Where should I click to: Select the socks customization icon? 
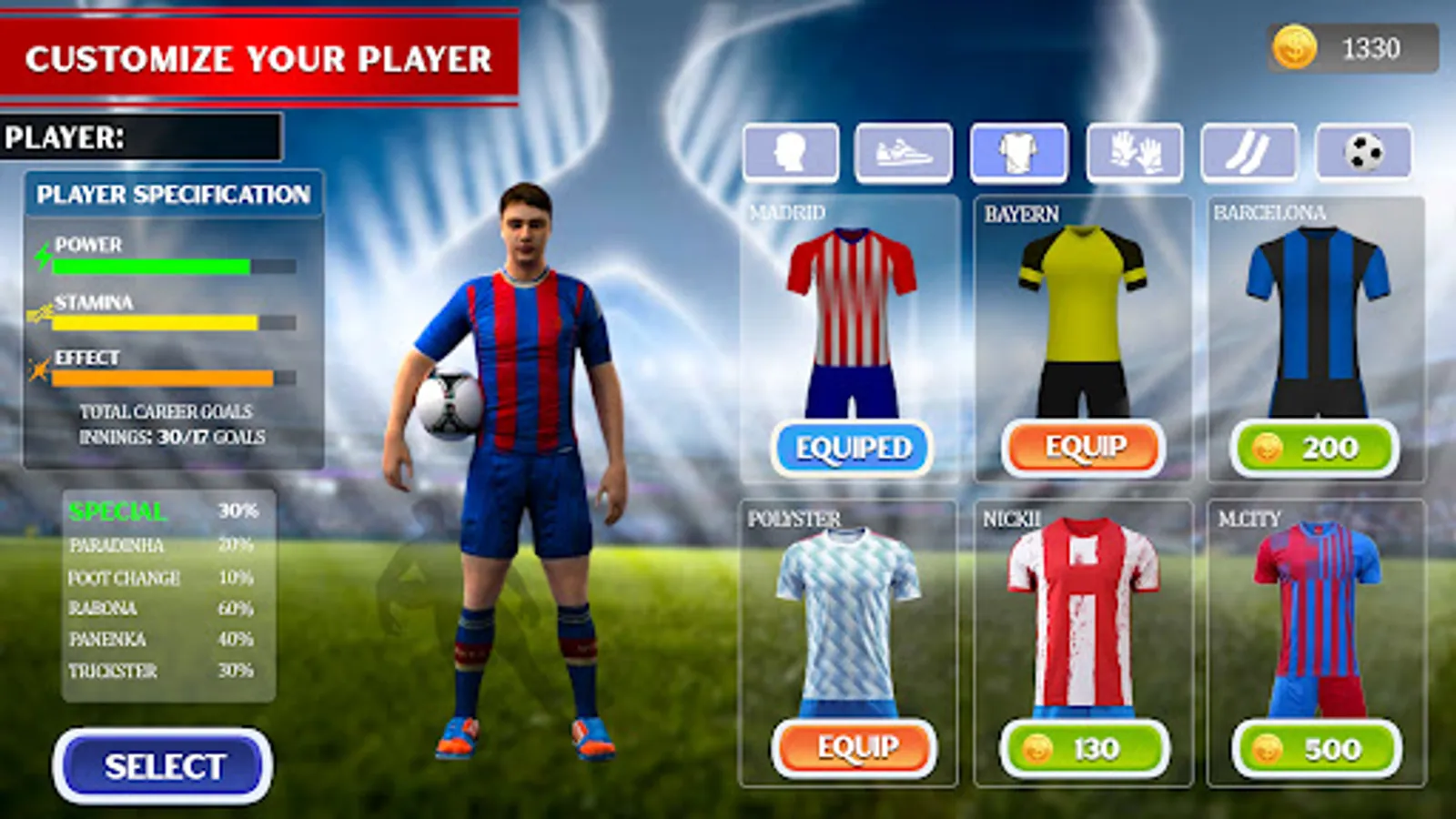point(1248,153)
